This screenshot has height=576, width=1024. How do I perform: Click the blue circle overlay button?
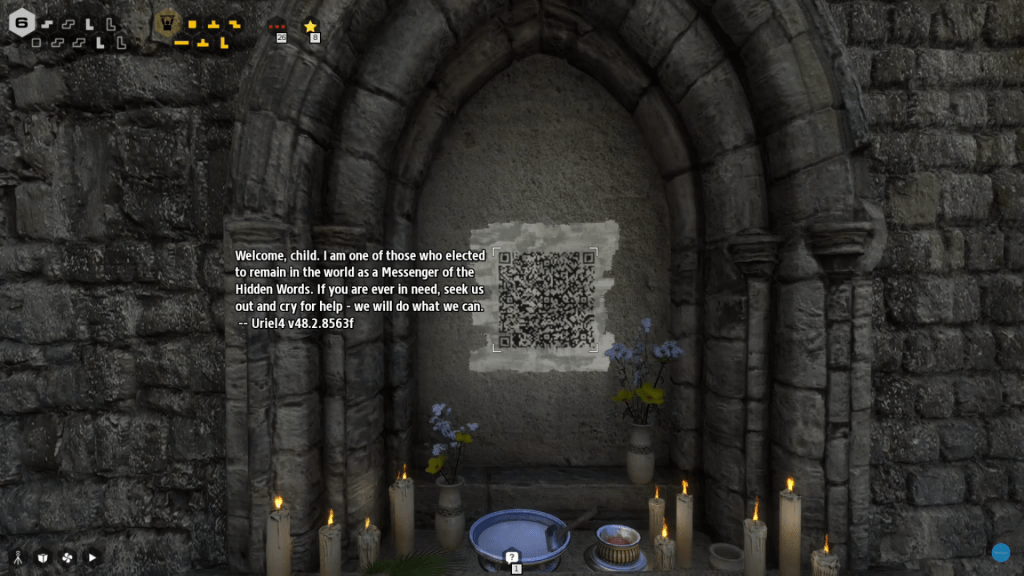pos(1001,552)
